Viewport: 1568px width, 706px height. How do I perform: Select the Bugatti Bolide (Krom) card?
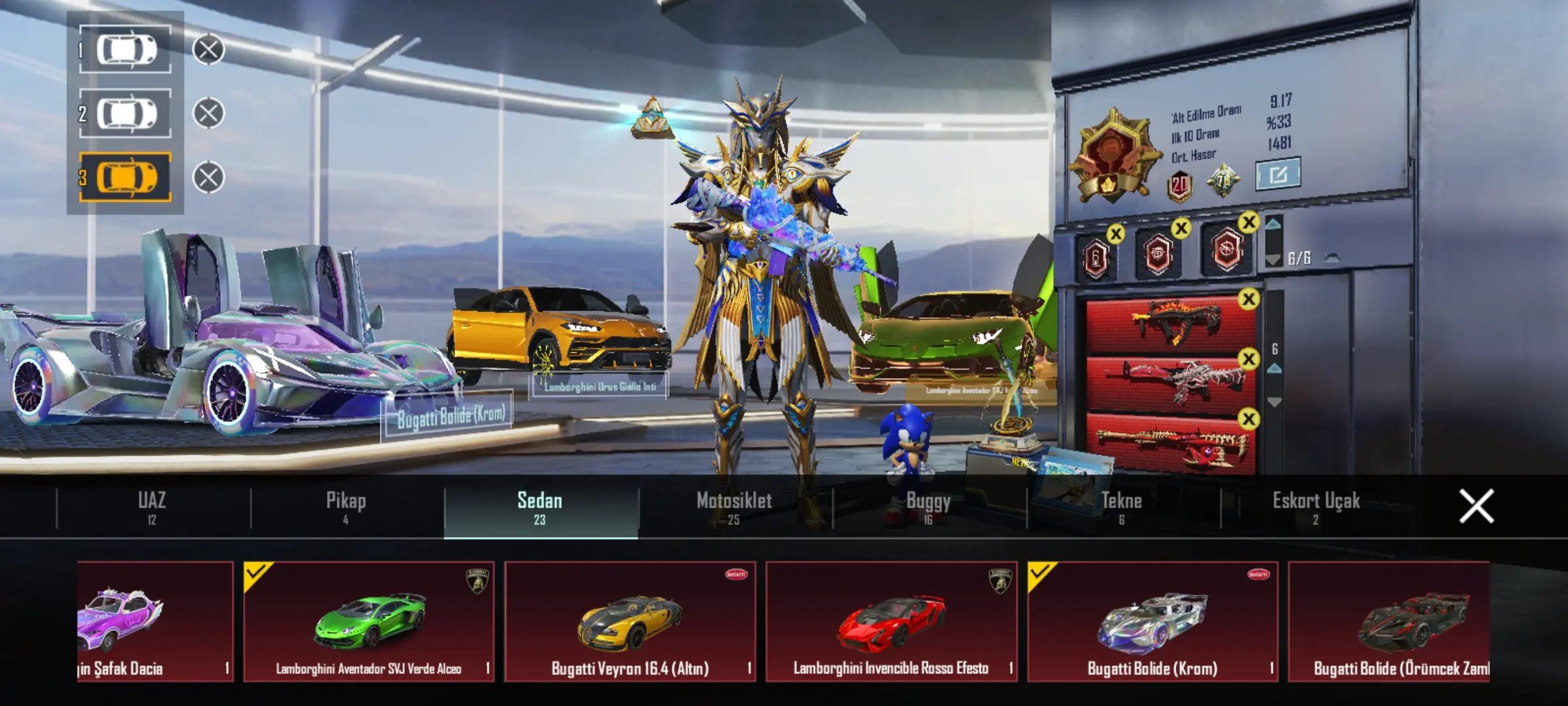coord(1152,621)
